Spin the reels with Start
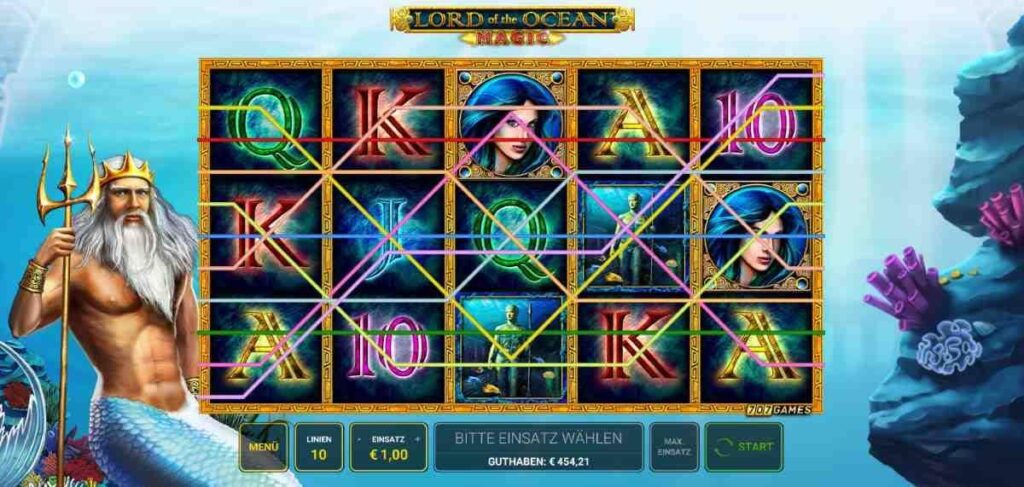This screenshot has height=487, width=1024. coord(744,446)
